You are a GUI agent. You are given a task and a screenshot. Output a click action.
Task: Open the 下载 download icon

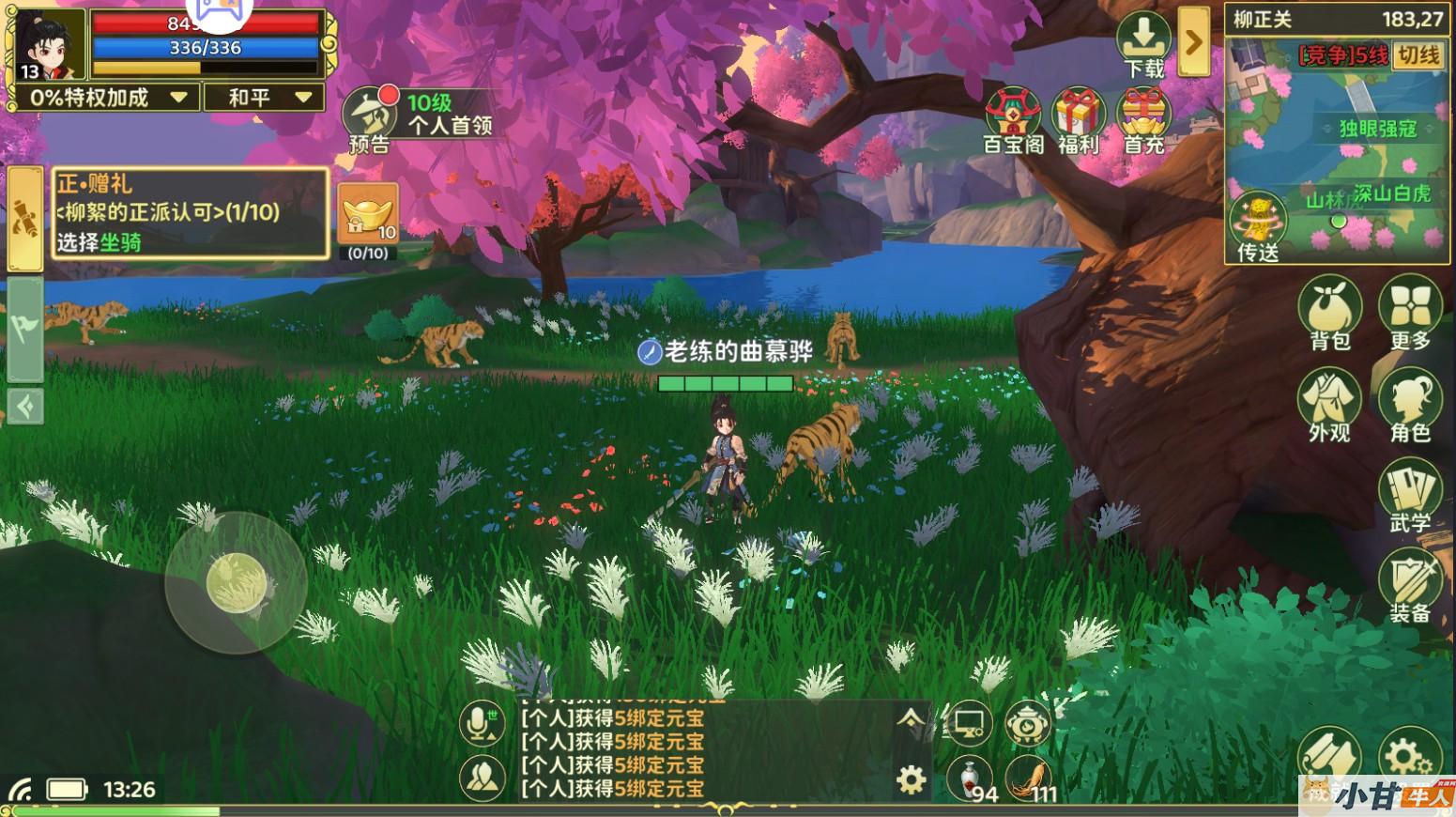pos(1143,45)
